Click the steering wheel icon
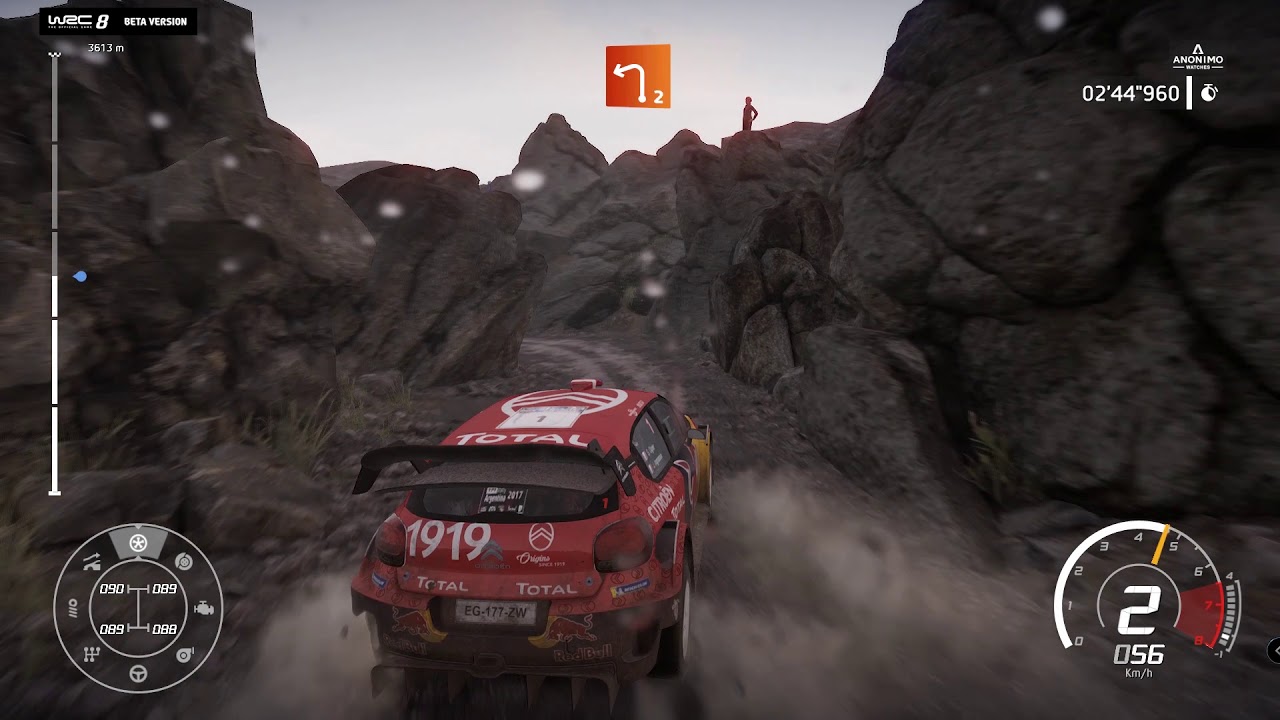Viewport: 1280px width, 720px height. point(138,673)
